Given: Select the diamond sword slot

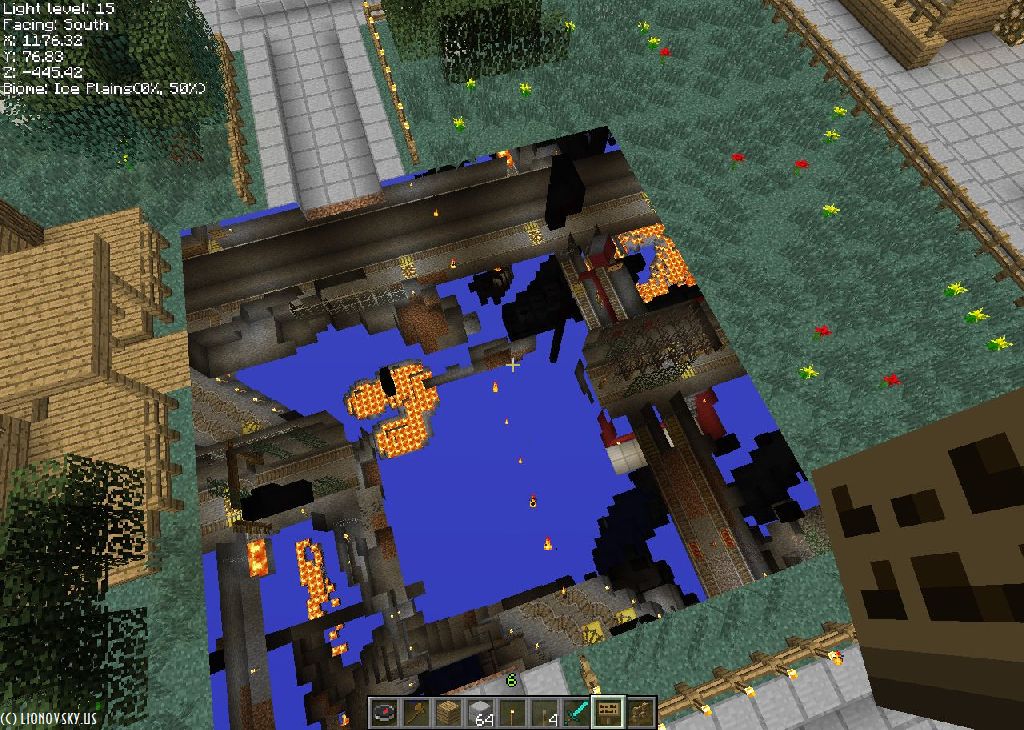Looking at the screenshot, I should coord(577,713).
